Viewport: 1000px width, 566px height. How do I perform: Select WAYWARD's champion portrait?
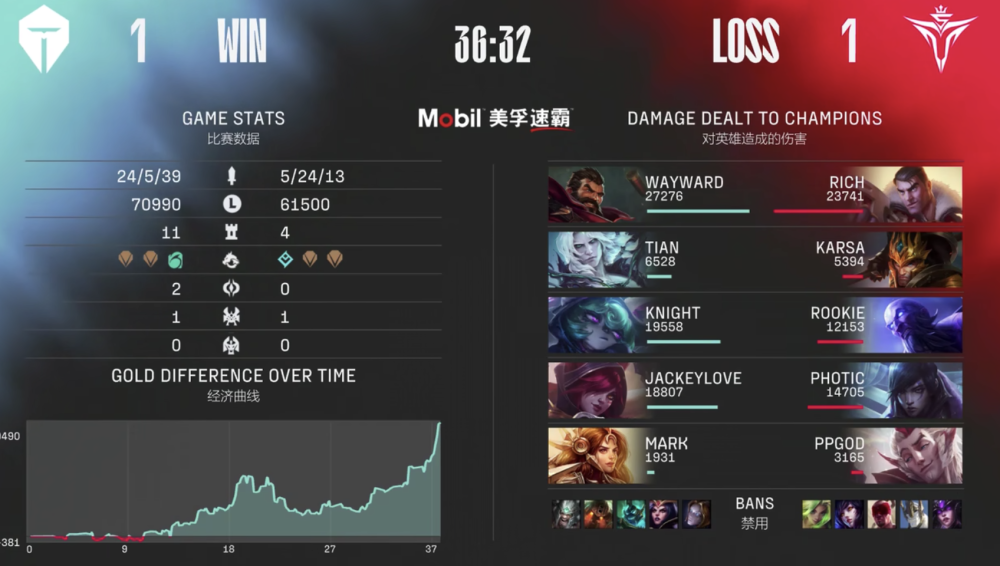point(594,194)
